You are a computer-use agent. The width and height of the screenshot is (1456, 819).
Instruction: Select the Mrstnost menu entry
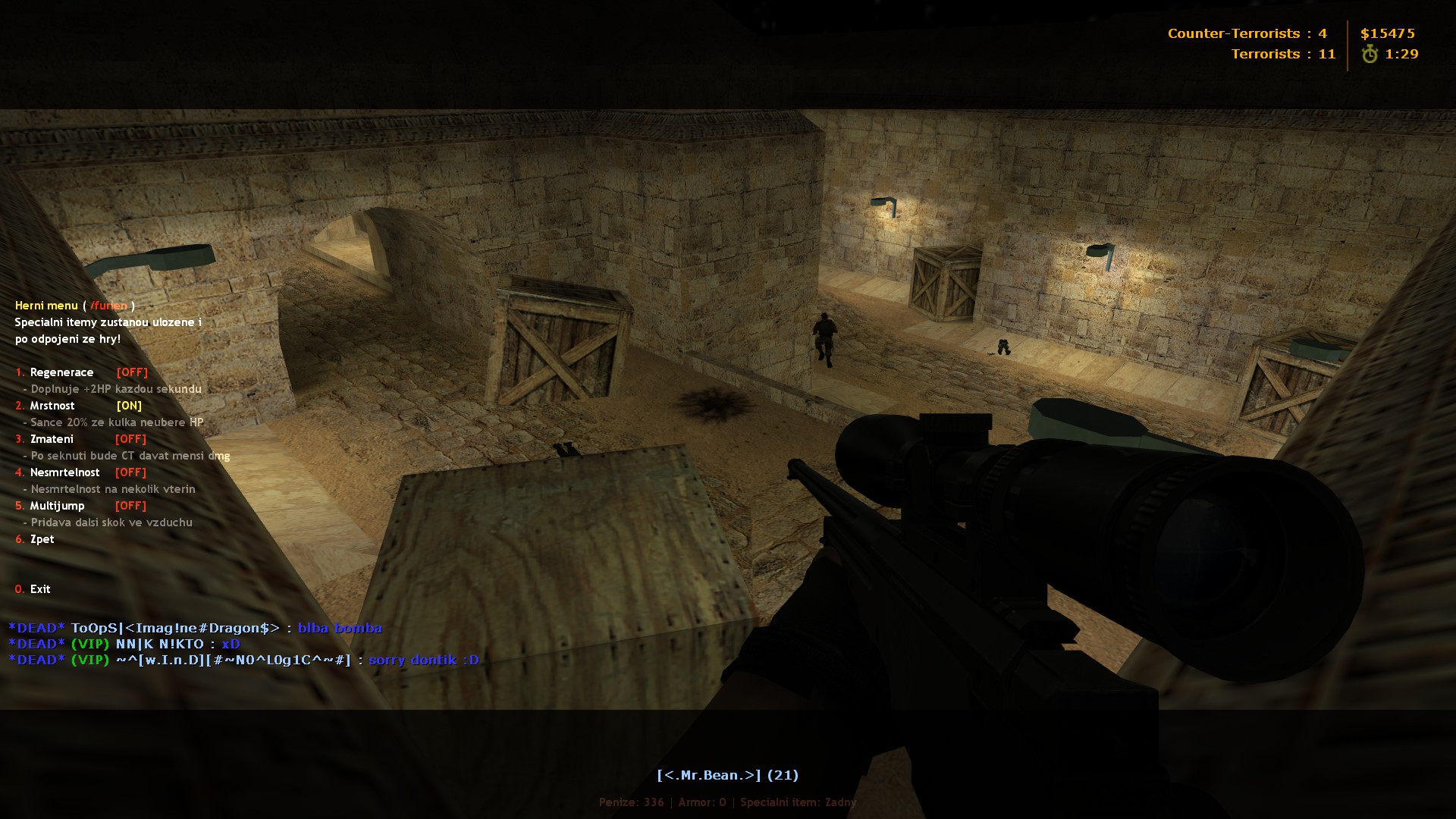[x=52, y=406]
